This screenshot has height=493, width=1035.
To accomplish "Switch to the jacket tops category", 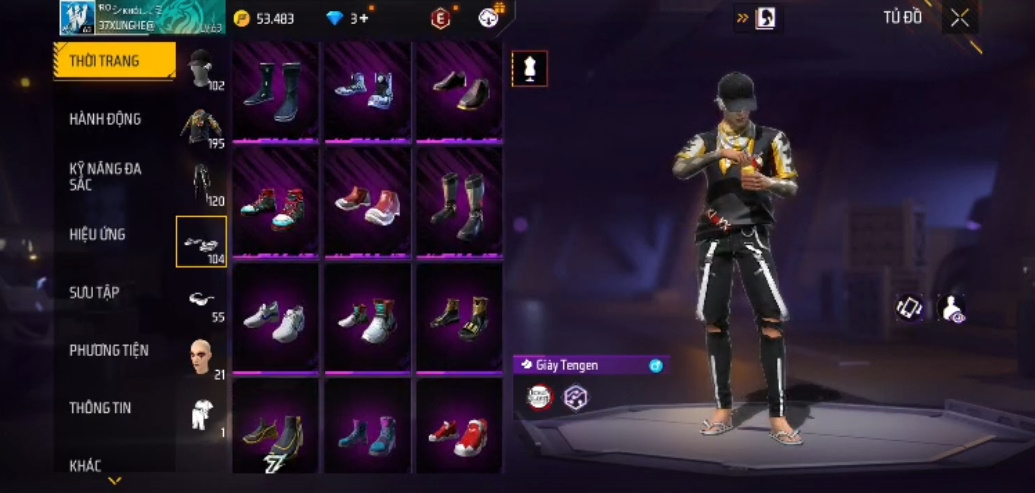I will (202, 127).
